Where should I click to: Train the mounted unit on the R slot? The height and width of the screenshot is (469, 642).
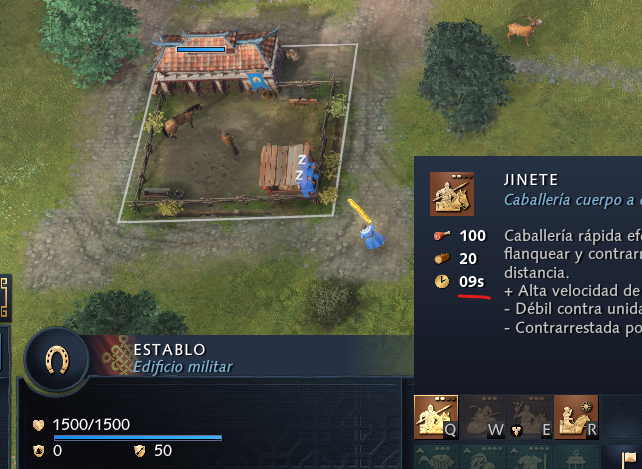pyautogui.click(x=576, y=415)
